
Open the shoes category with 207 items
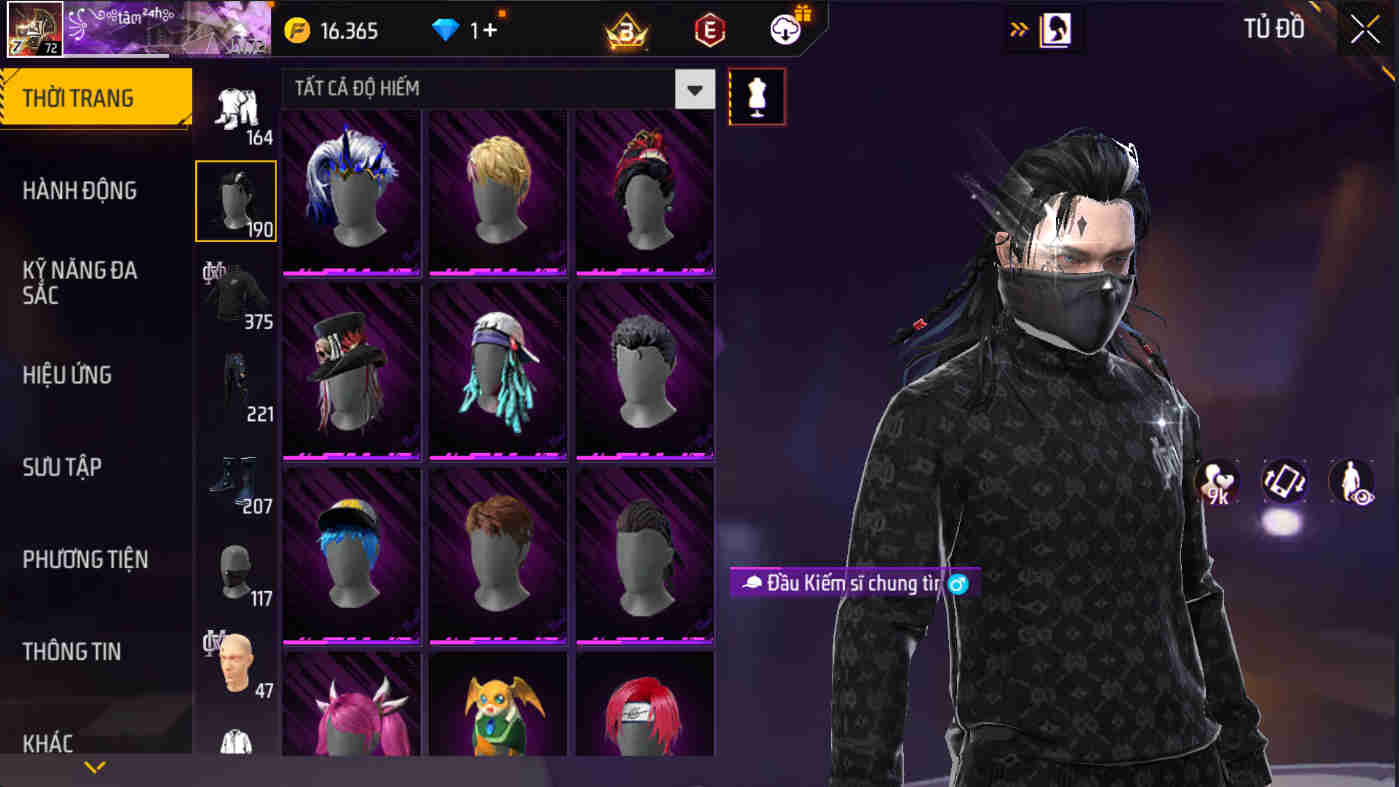[x=235, y=478]
